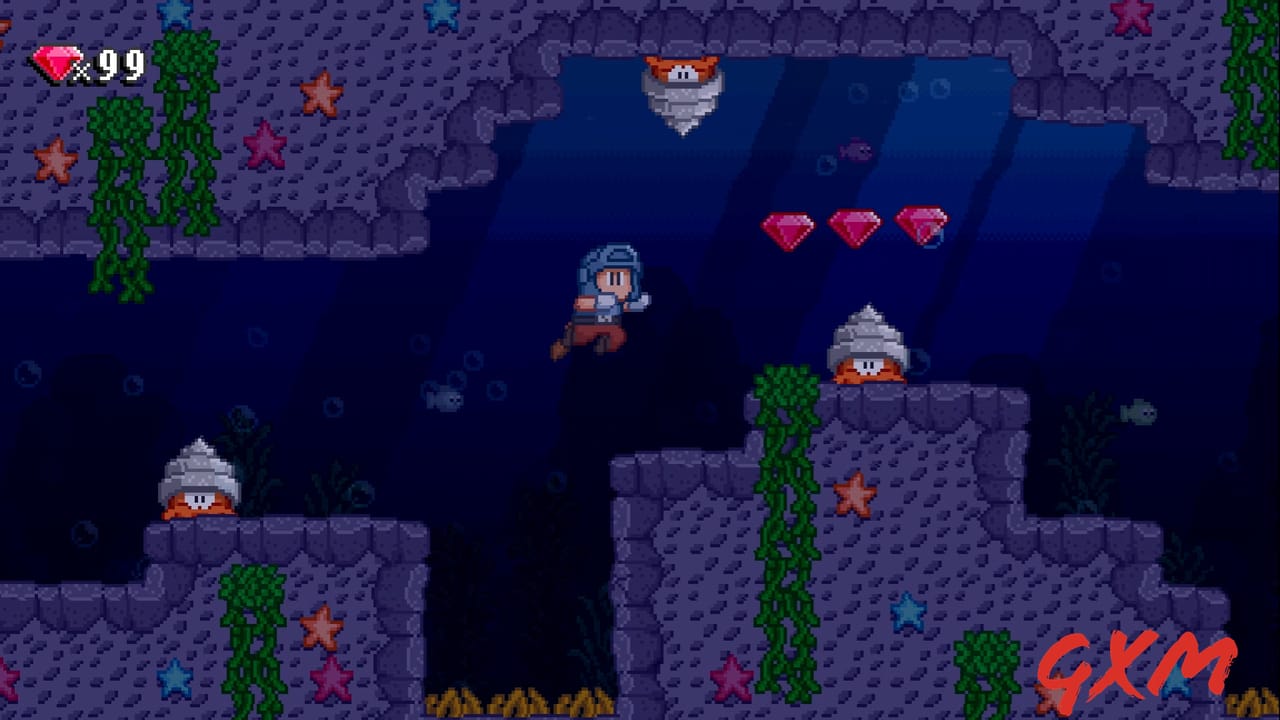Click the blue starfish at the bottom center
This screenshot has height=720, width=1280.
pos(907,612)
